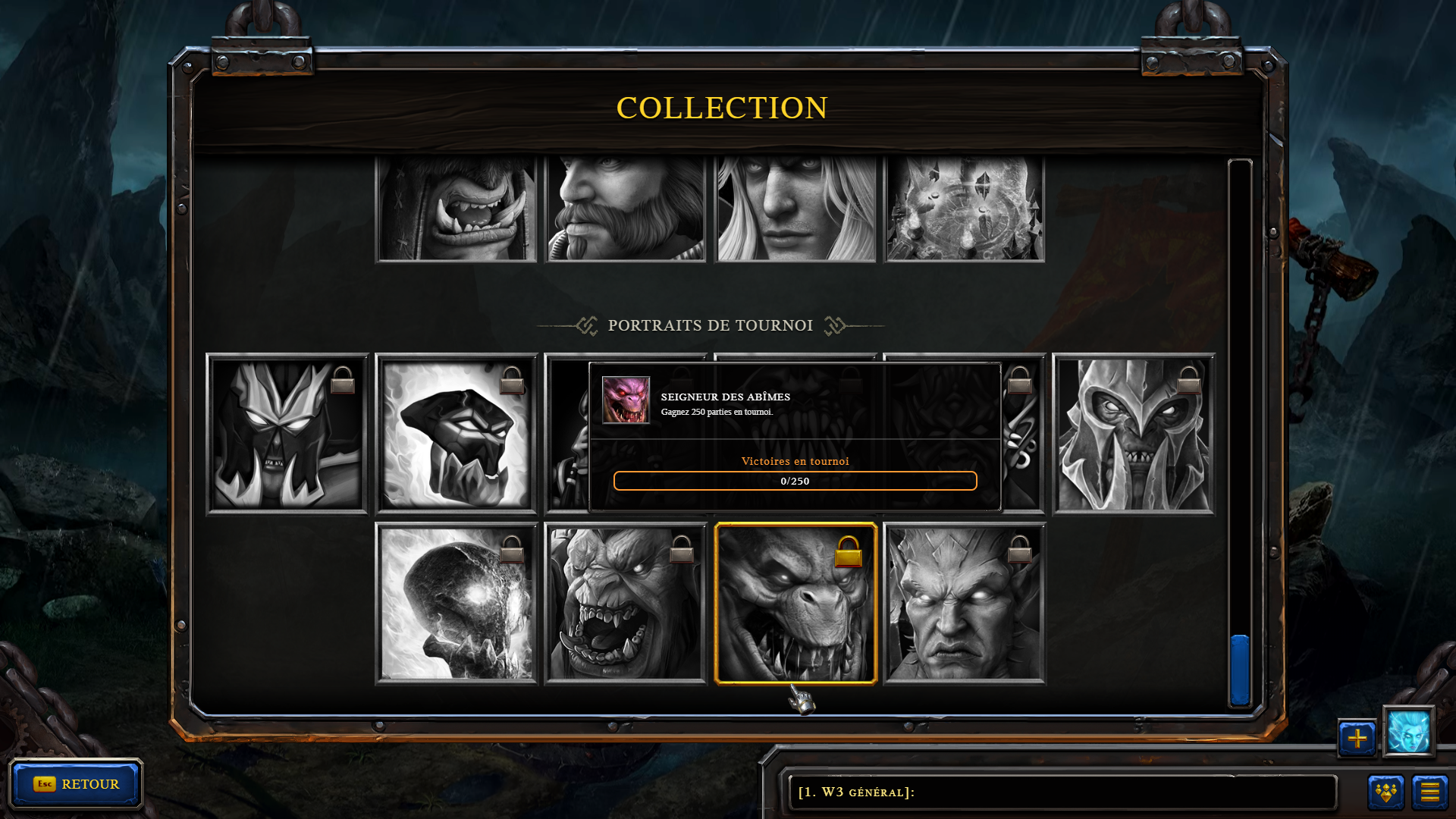Focus the W3 Général chat input

1062,792
